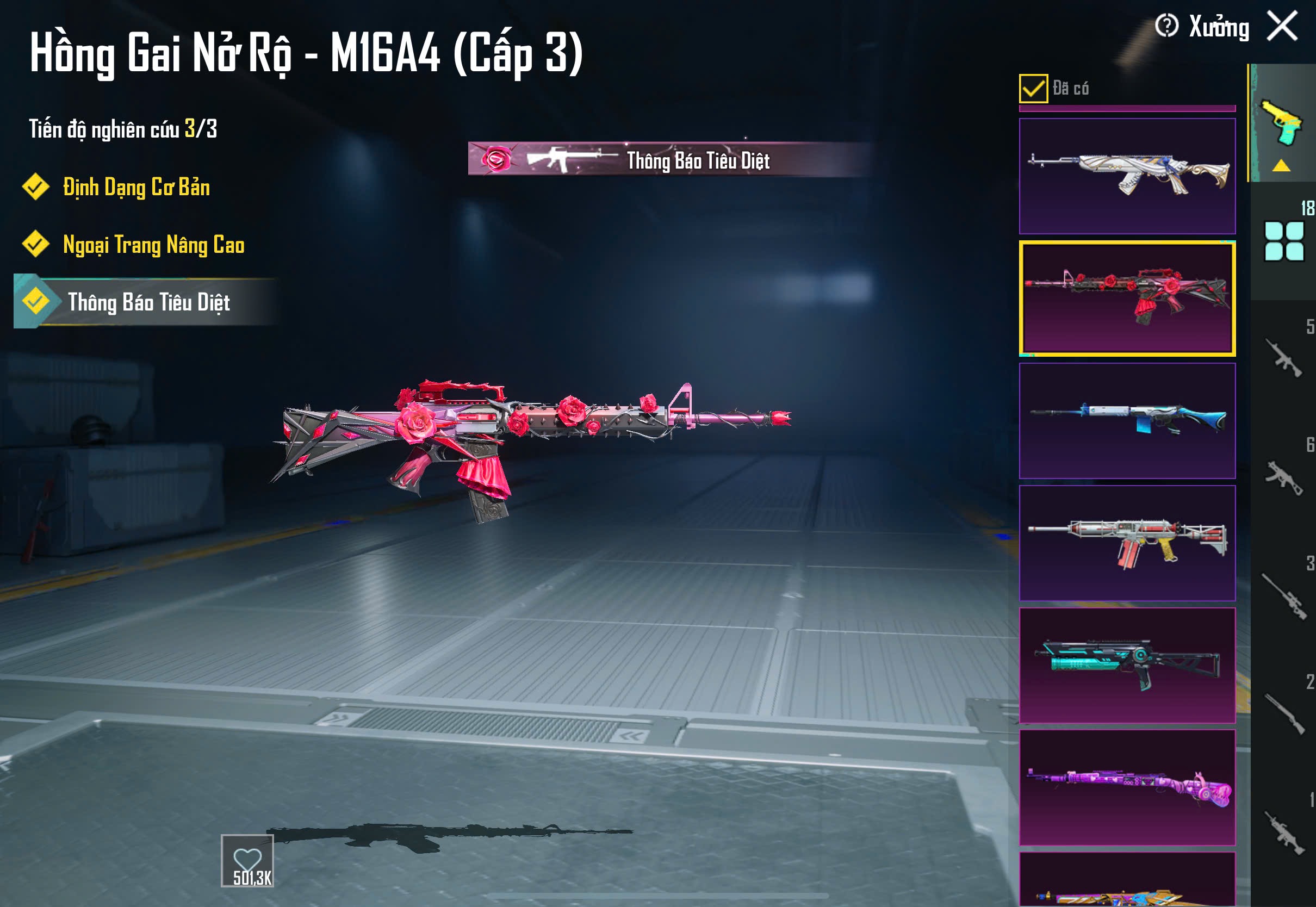The width and height of the screenshot is (1316, 907).
Task: Show the assault rifle category
Action: click(1283, 358)
